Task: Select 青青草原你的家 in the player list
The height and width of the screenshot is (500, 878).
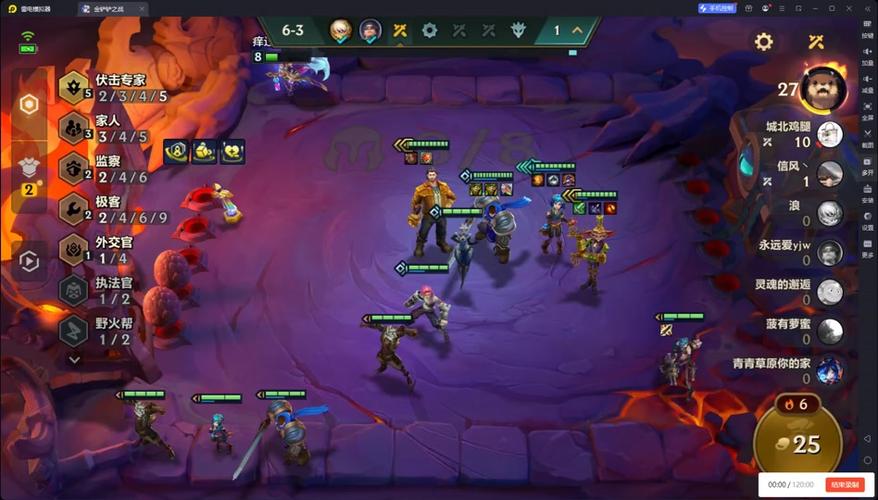Action: pyautogui.click(x=829, y=370)
